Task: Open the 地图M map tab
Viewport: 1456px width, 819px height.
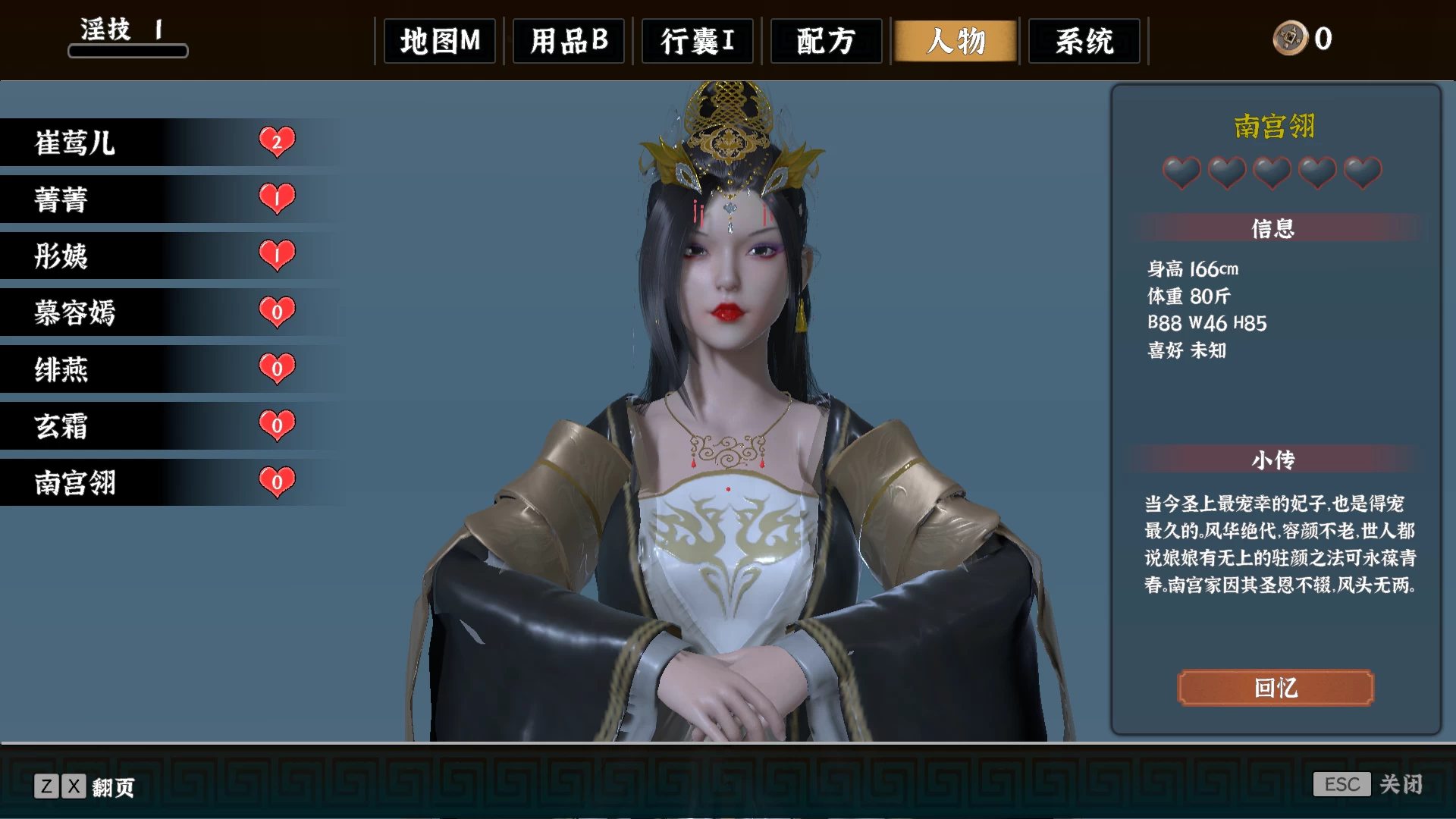Action: [440, 41]
